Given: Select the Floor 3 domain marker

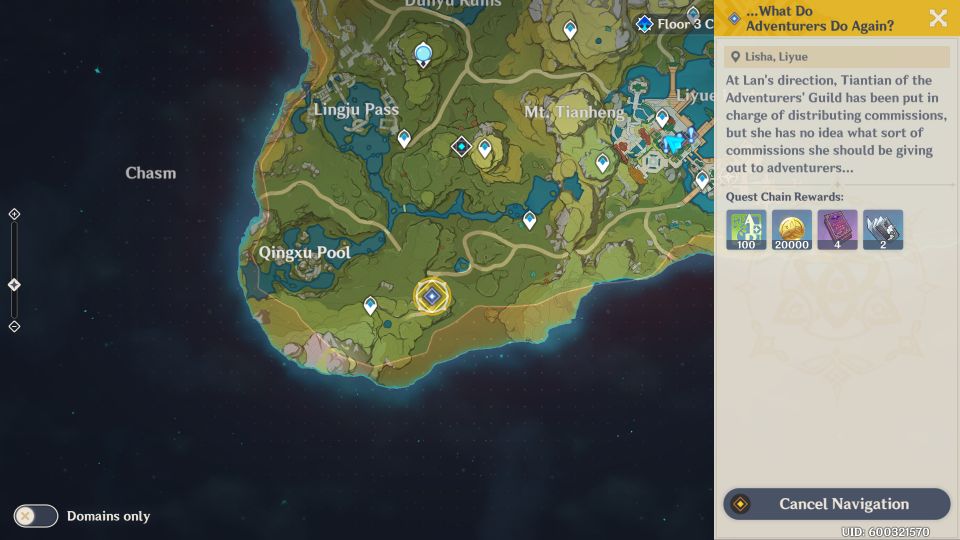Looking at the screenshot, I should point(645,23).
